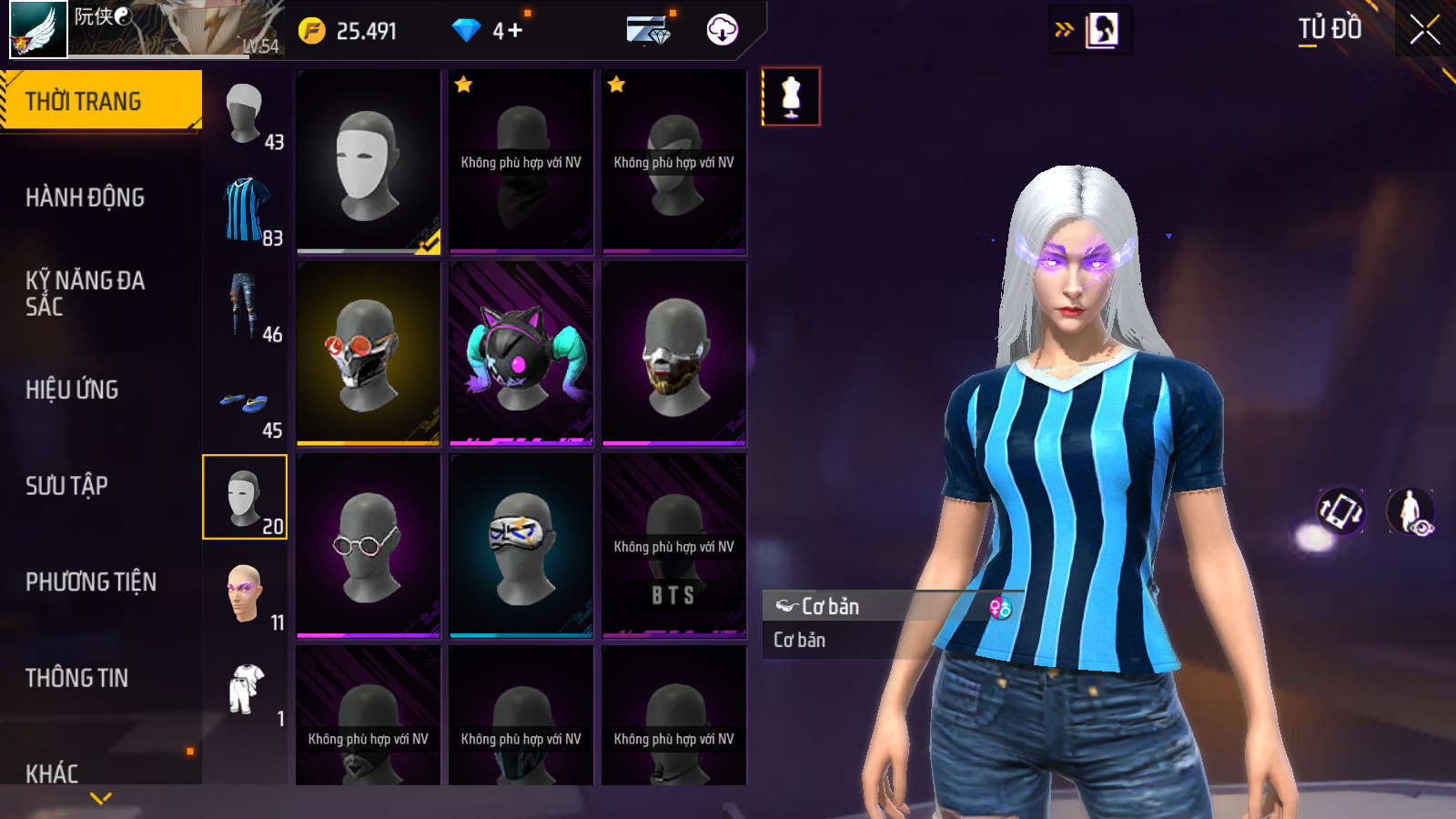Add diamonds with the plus button
The image size is (1456, 819).
click(x=515, y=31)
